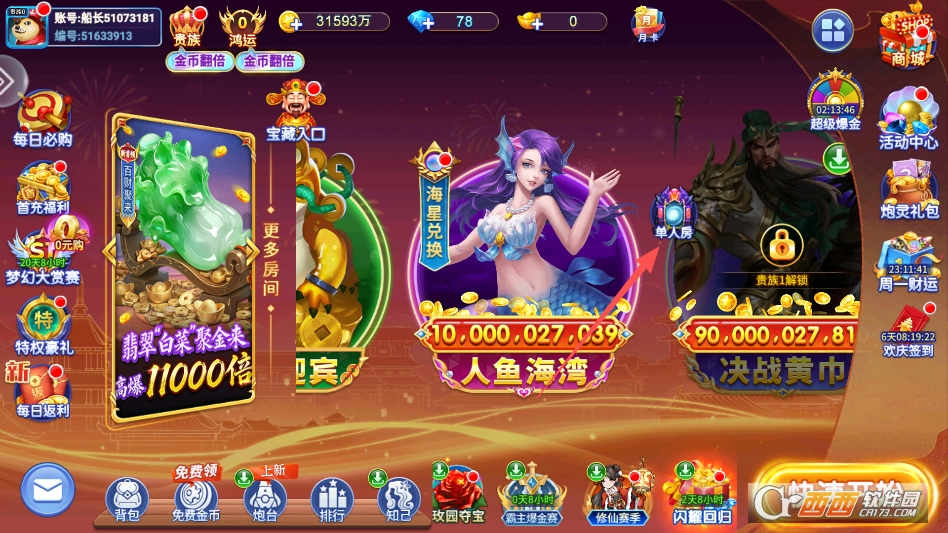This screenshot has height=533, width=948.
Task: Open the mail envelope inbox
Action: point(47,489)
